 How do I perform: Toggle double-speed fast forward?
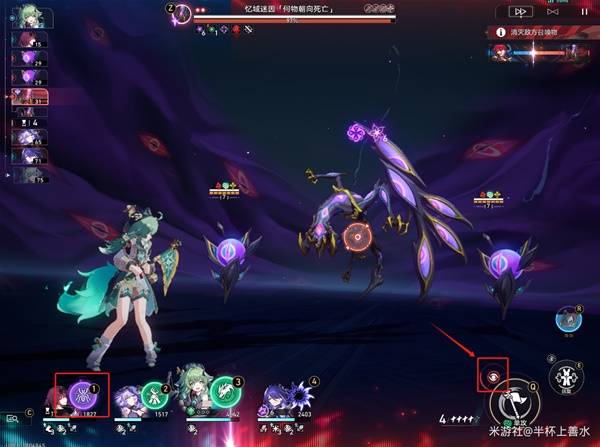[519, 11]
